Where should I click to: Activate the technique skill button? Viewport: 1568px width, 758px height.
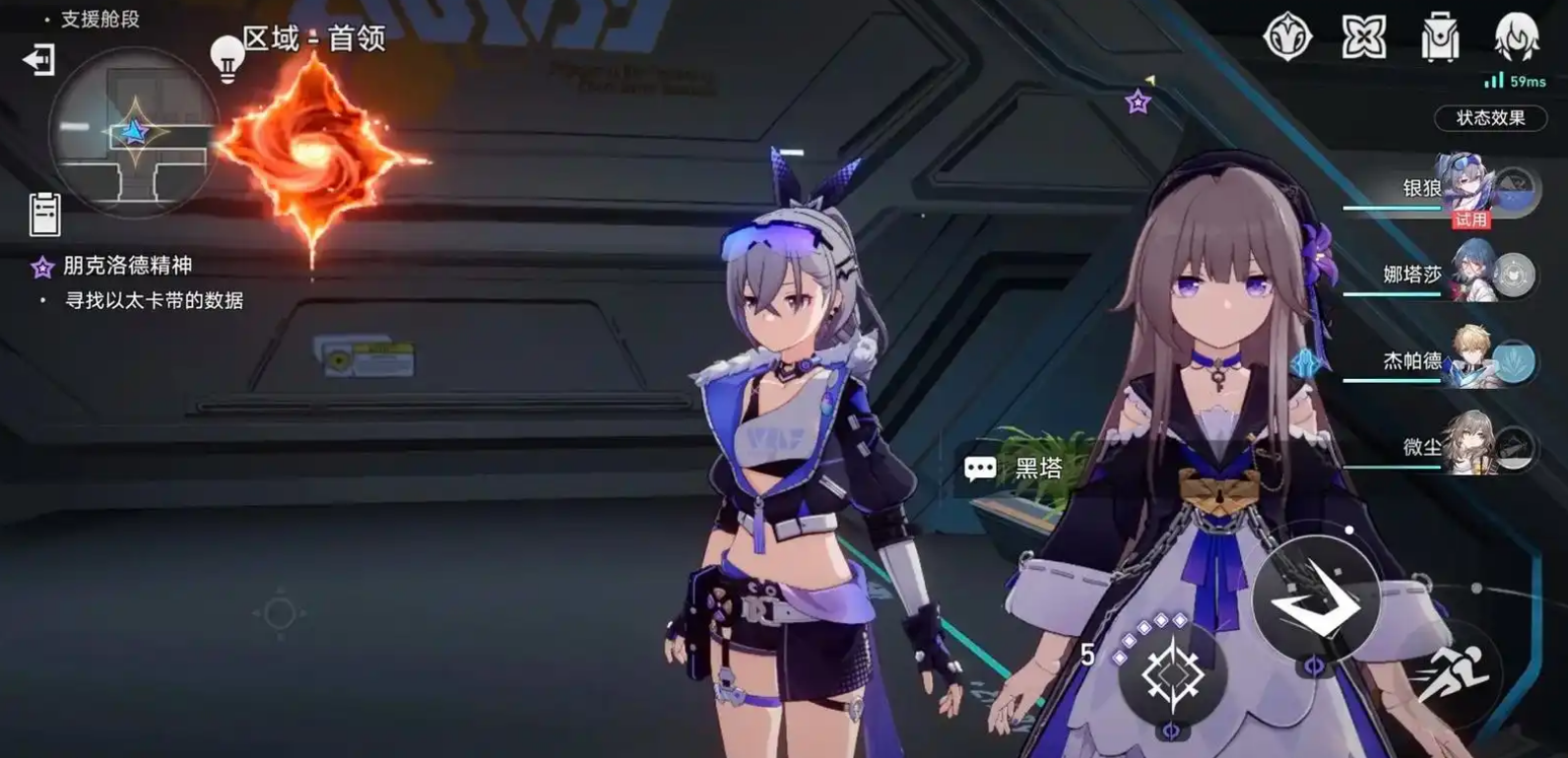[1172, 676]
